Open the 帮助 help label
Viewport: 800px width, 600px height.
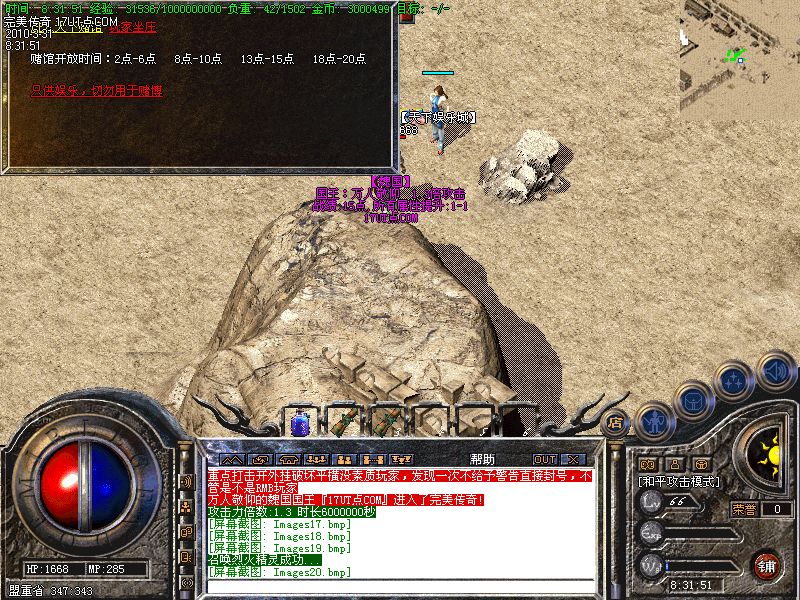click(x=482, y=459)
